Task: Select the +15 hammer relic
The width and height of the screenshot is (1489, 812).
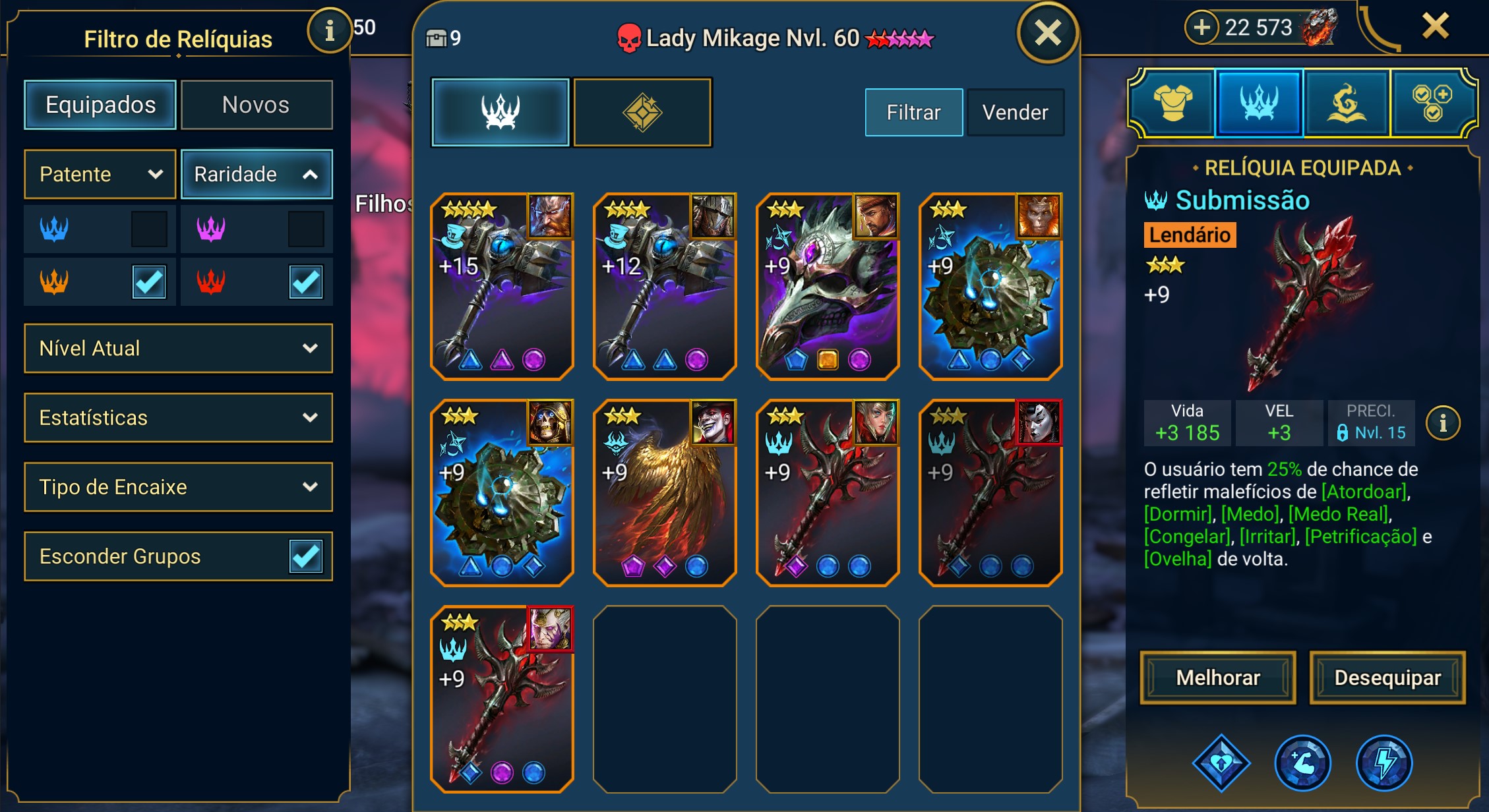Action: tap(502, 287)
